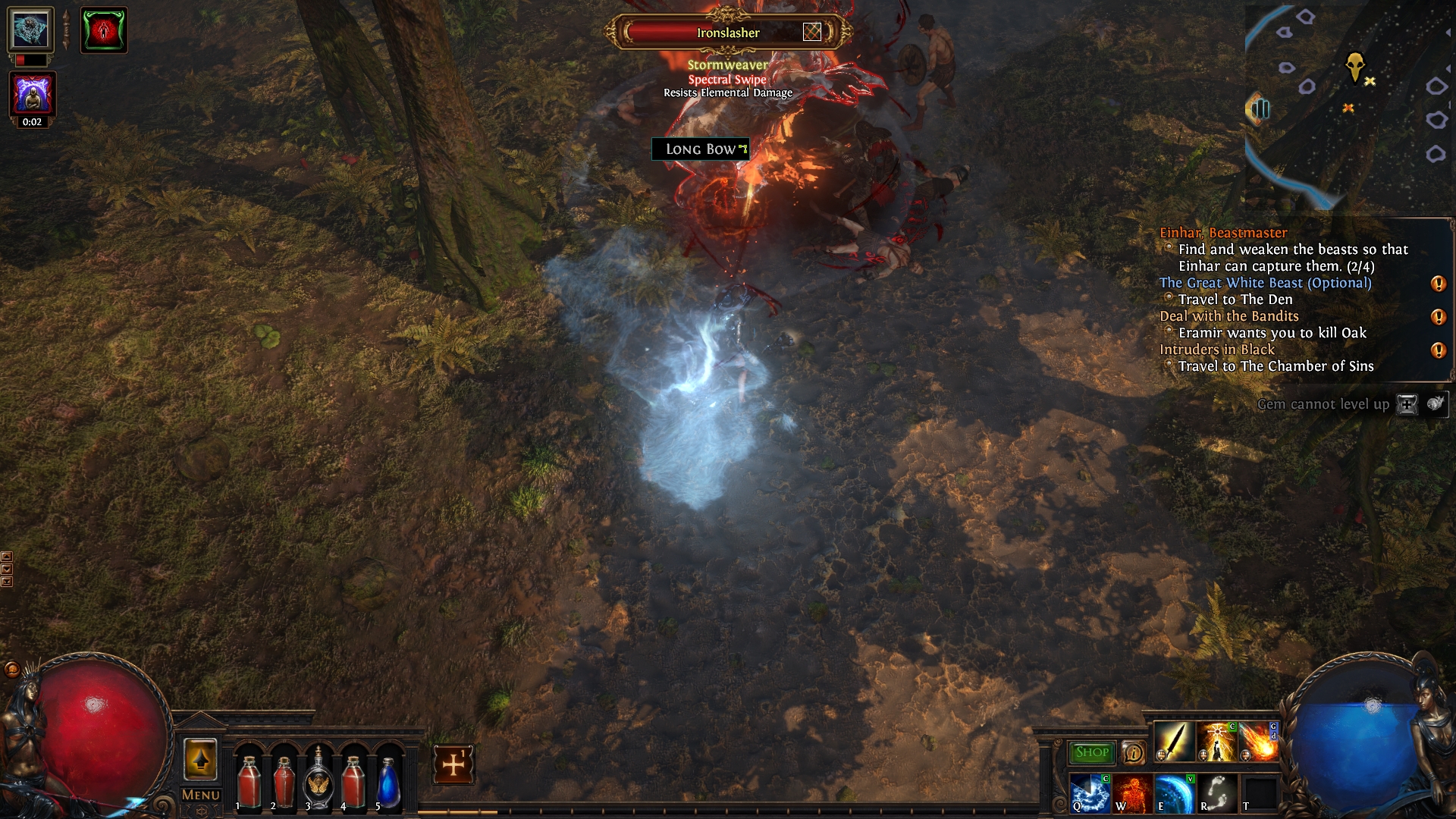This screenshot has height=819, width=1456.
Task: Click the orange info speech bubble button
Action: tap(1134, 752)
